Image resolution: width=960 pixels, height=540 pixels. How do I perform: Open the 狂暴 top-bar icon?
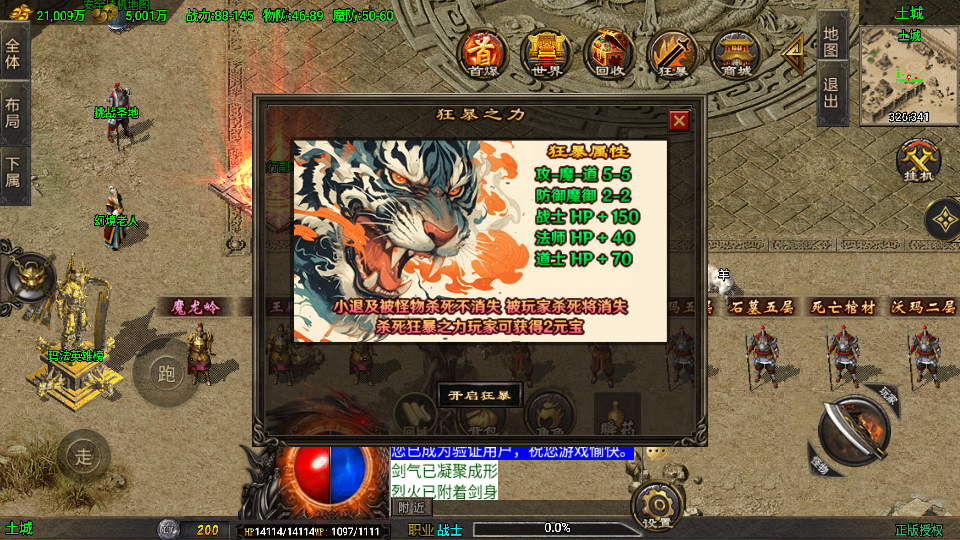672,54
